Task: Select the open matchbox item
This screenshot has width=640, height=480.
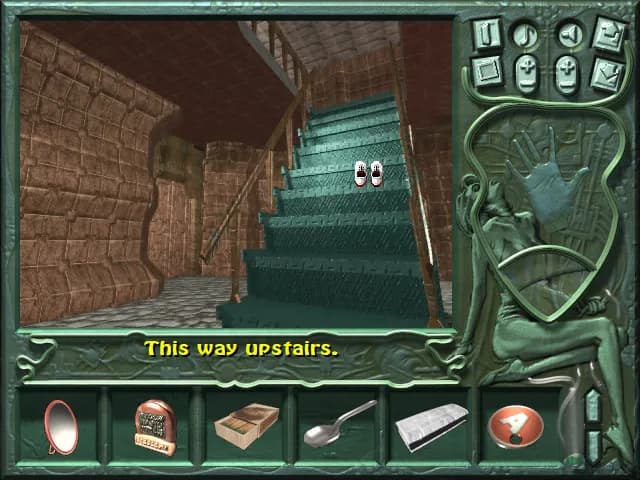Action: [x=246, y=427]
